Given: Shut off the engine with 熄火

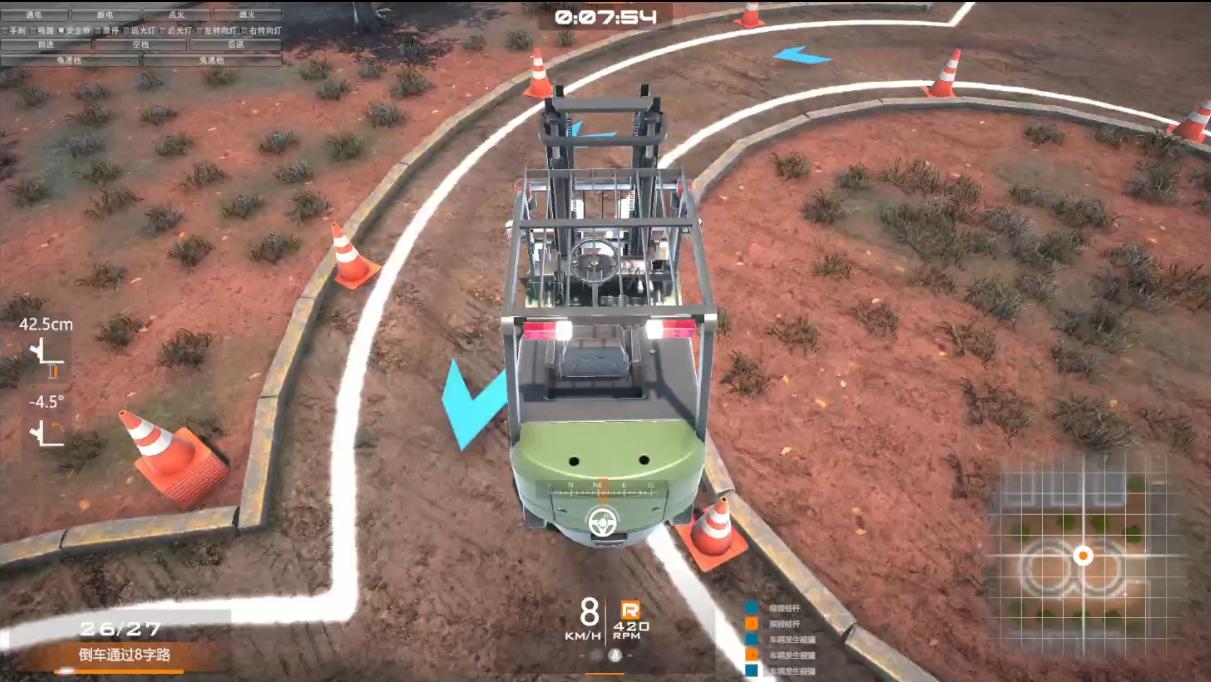Looking at the screenshot, I should [x=246, y=15].
